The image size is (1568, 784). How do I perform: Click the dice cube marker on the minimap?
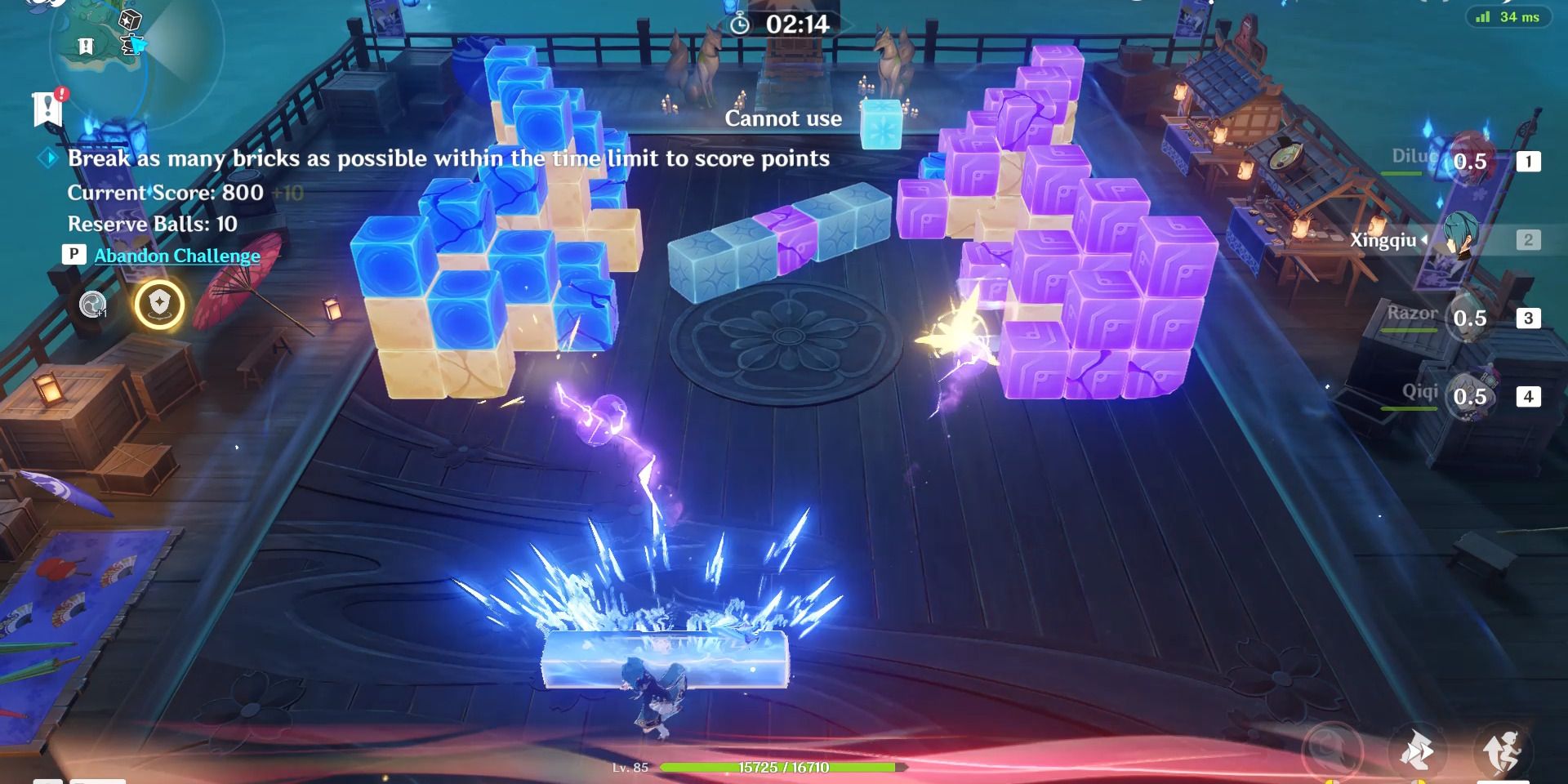tap(130, 20)
